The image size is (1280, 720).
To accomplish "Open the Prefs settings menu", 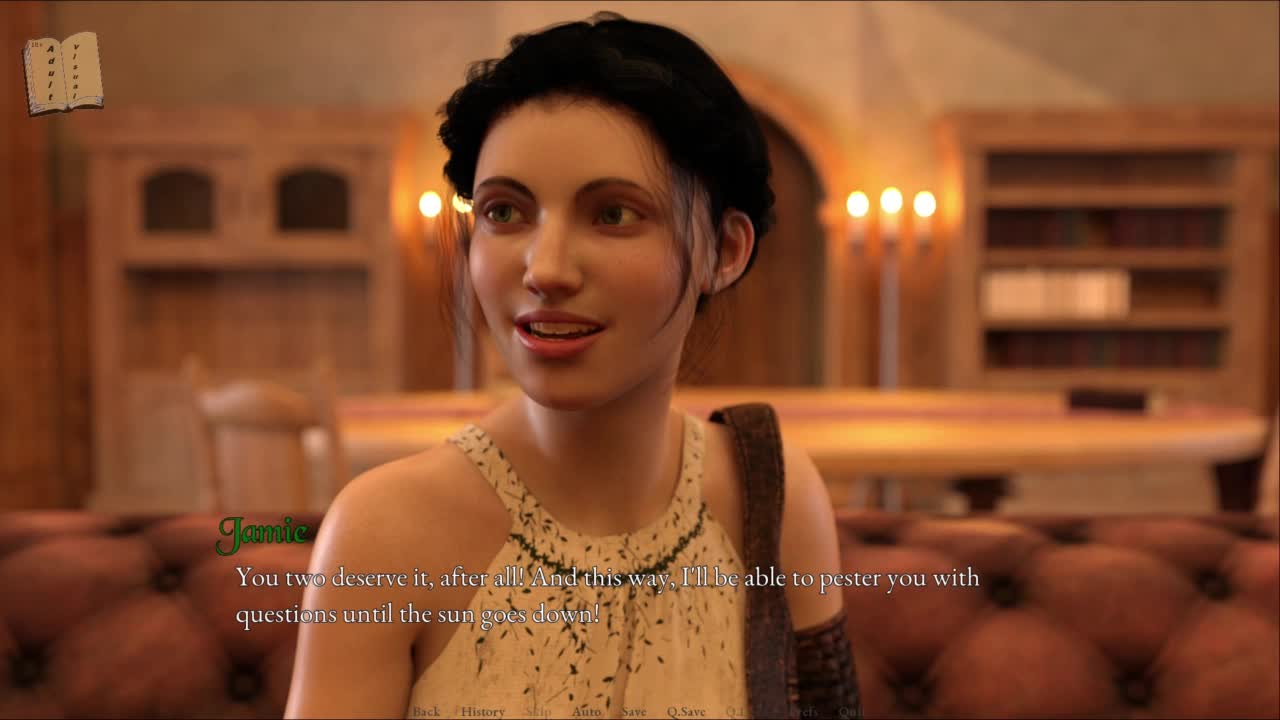I will 802,712.
